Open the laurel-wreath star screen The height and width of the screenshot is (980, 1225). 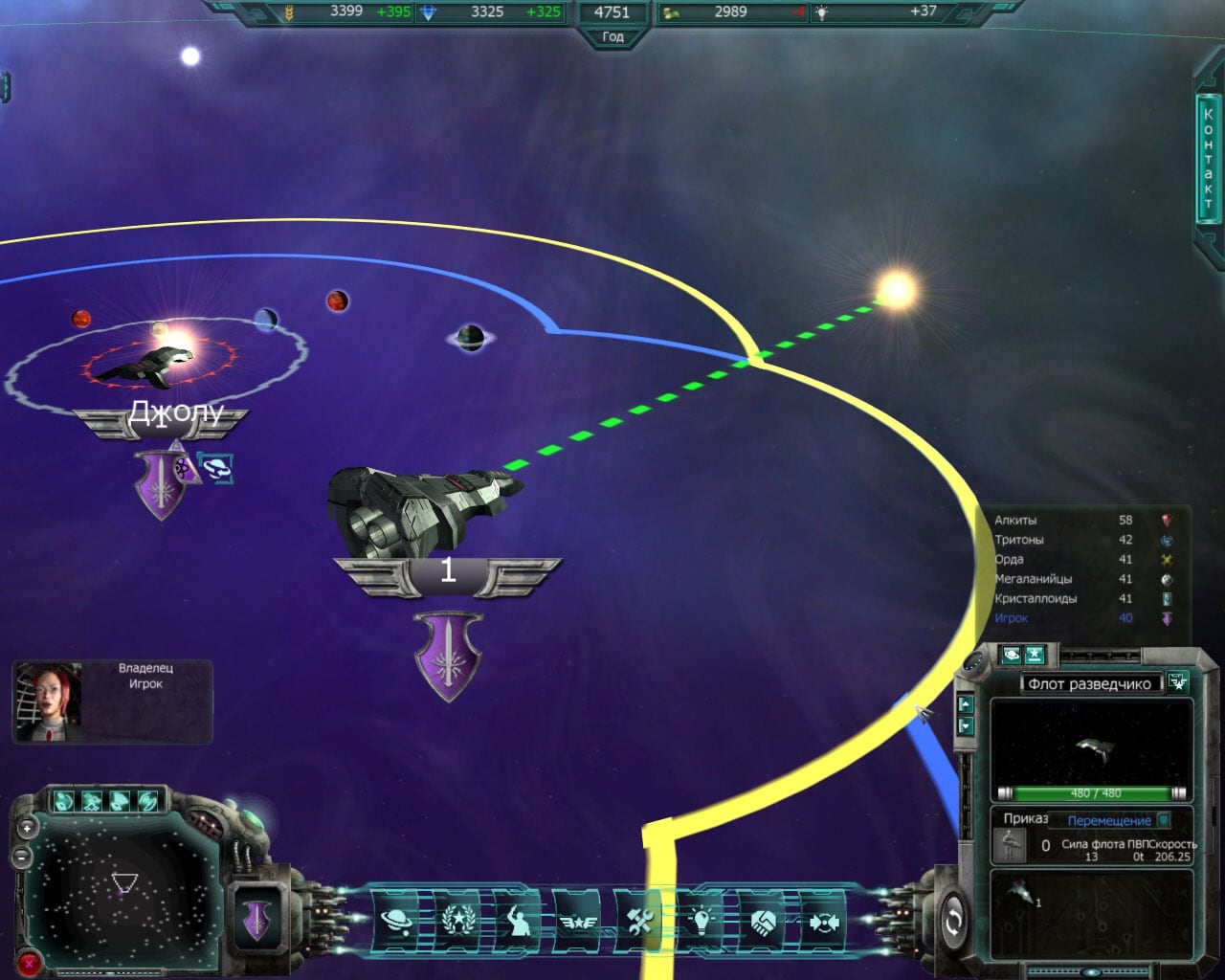point(460,921)
